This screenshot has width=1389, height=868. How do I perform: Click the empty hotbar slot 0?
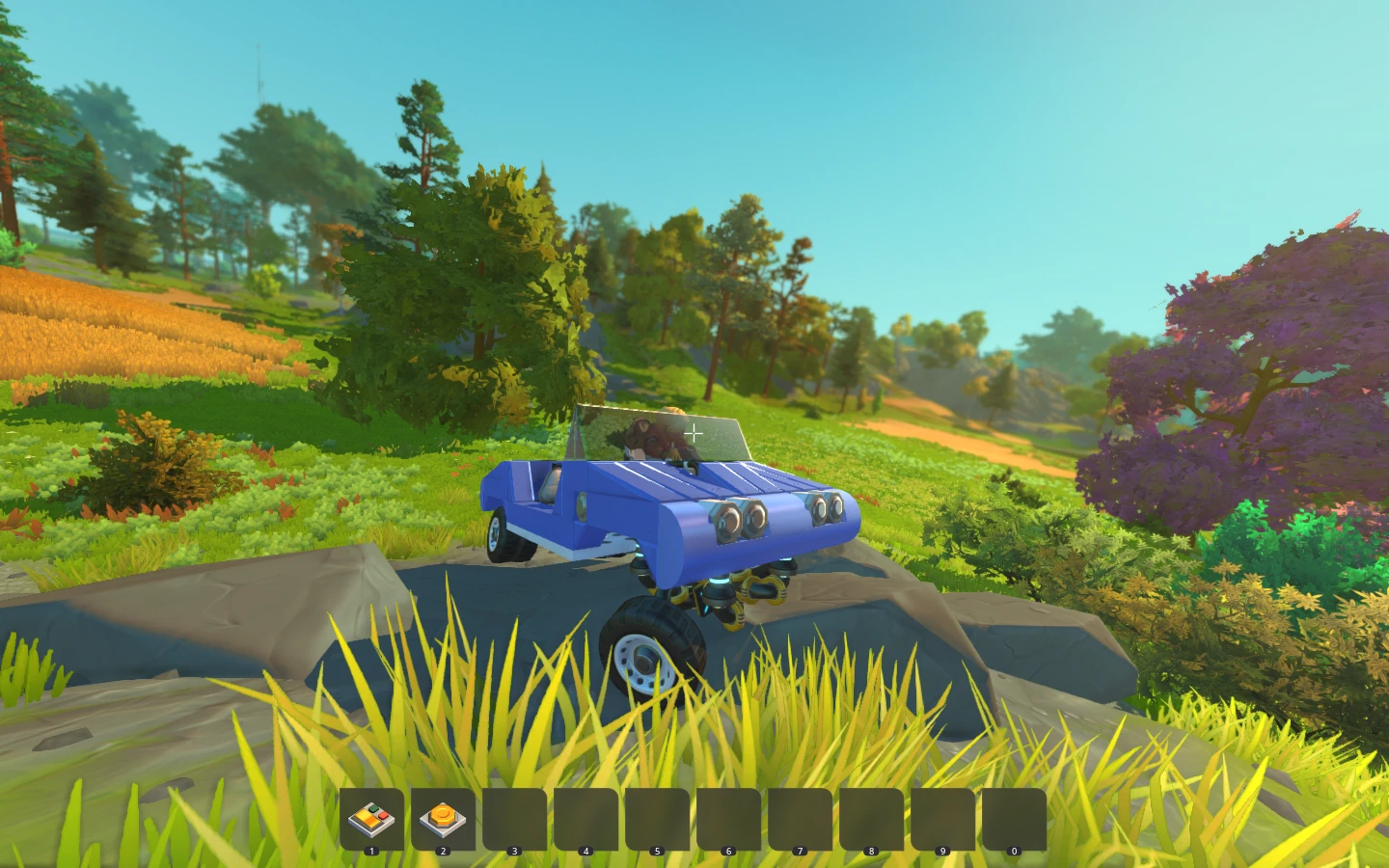(1013, 819)
